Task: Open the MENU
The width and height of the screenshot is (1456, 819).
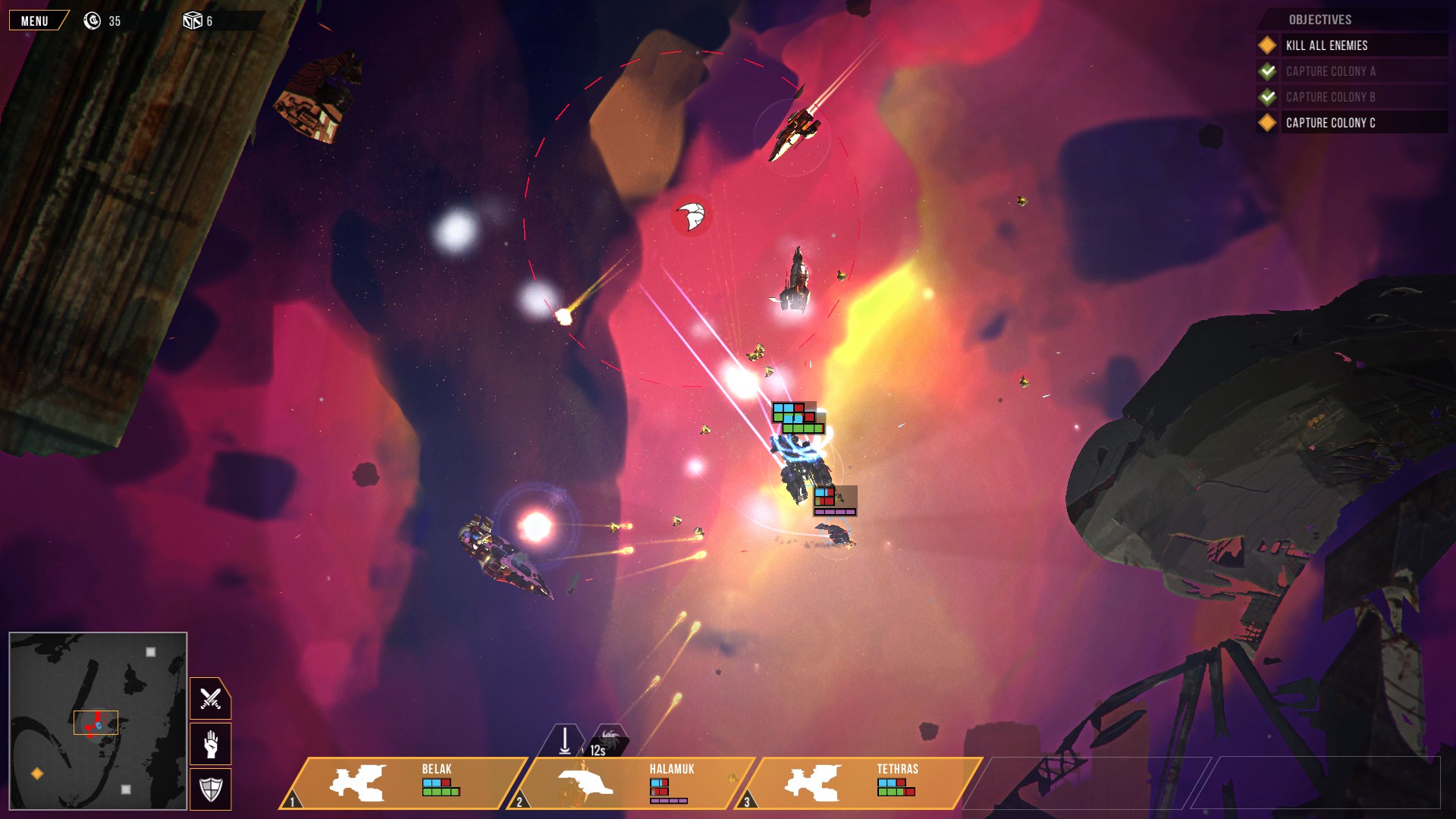Action: pos(34,20)
